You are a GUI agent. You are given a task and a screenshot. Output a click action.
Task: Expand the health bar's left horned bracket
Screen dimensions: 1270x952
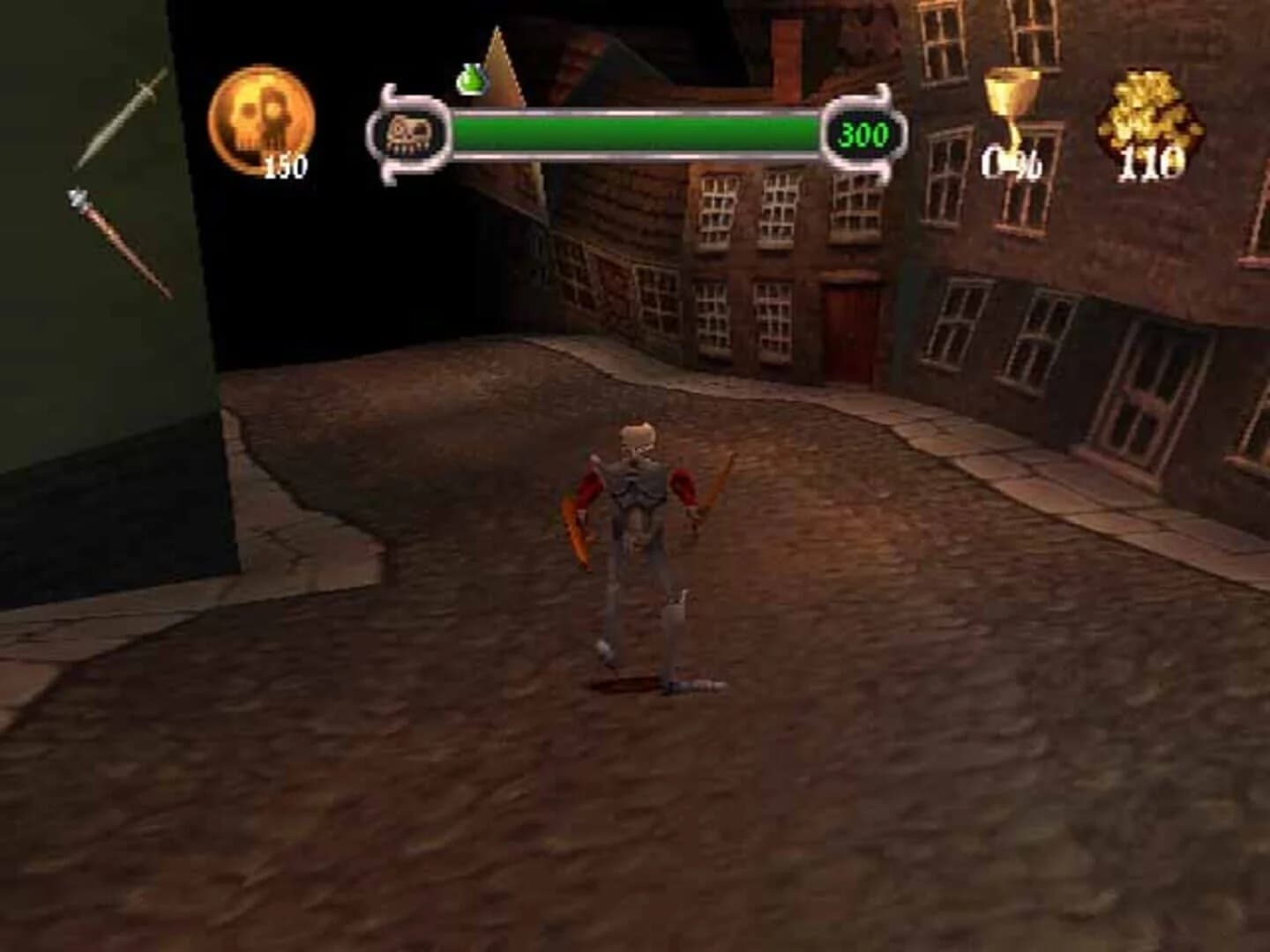coord(386,132)
